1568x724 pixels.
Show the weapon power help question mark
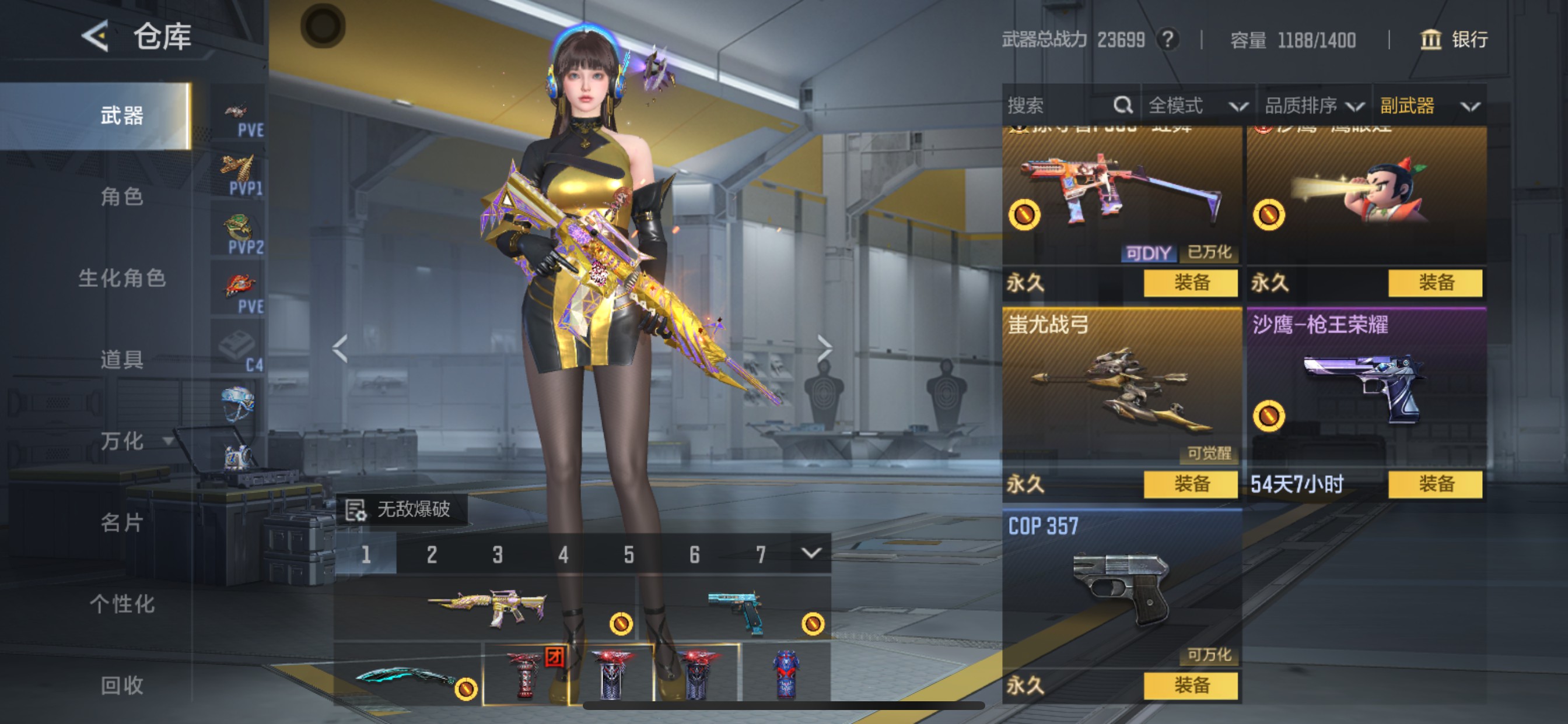tap(1167, 40)
